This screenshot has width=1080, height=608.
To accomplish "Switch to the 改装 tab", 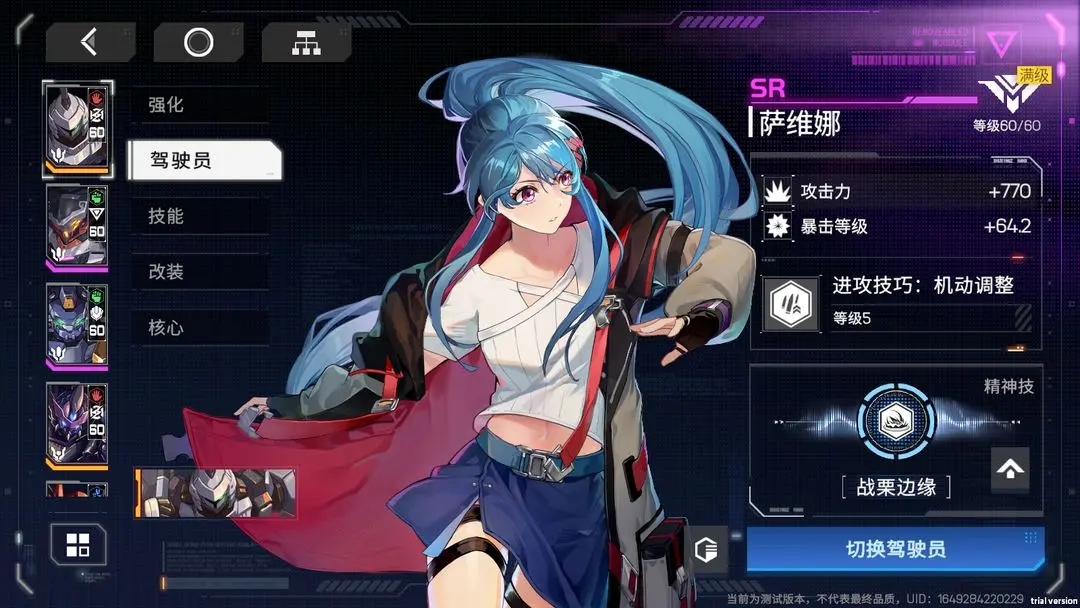I will click(x=200, y=272).
